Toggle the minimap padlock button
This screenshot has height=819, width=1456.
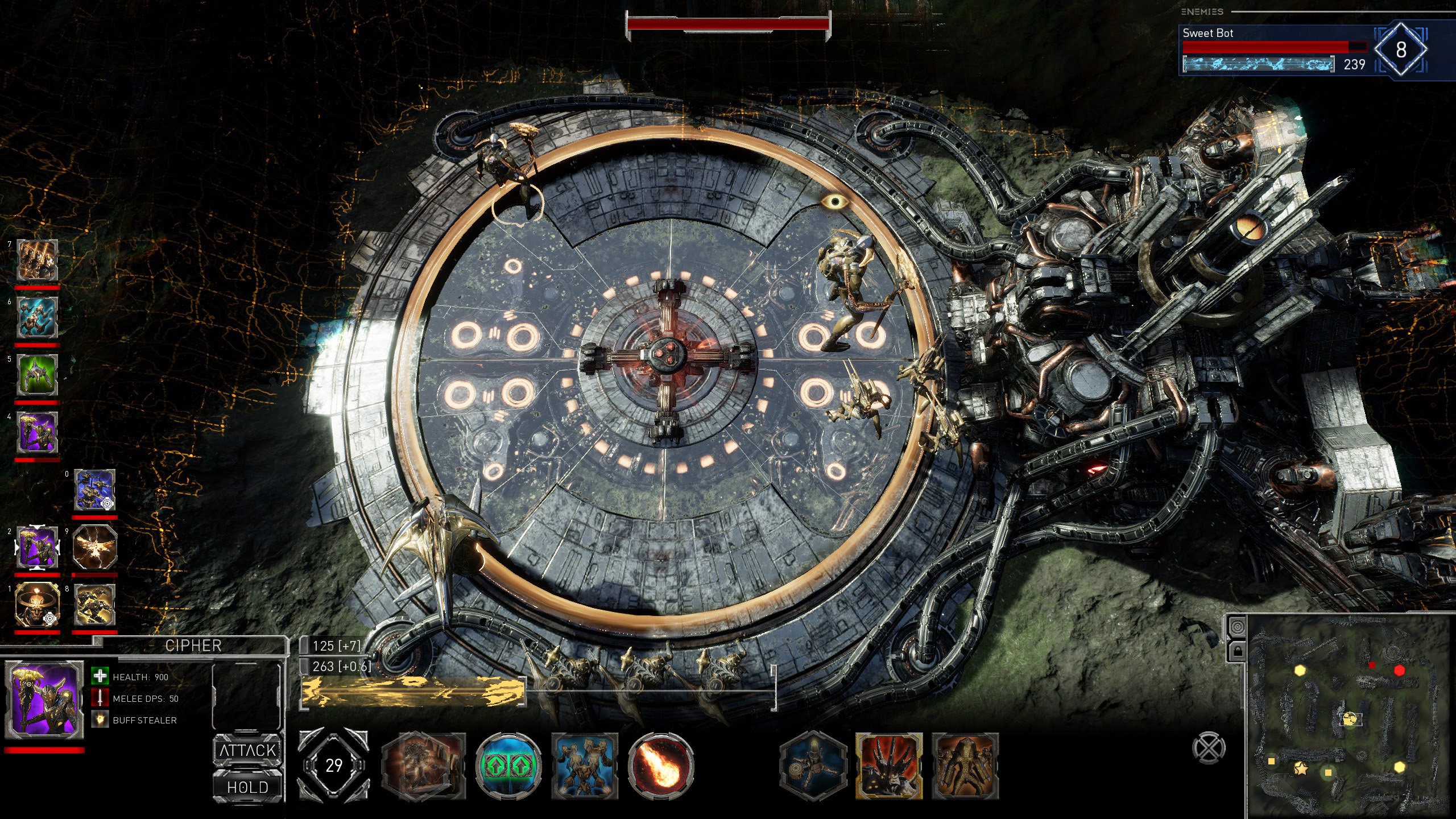tap(1237, 649)
